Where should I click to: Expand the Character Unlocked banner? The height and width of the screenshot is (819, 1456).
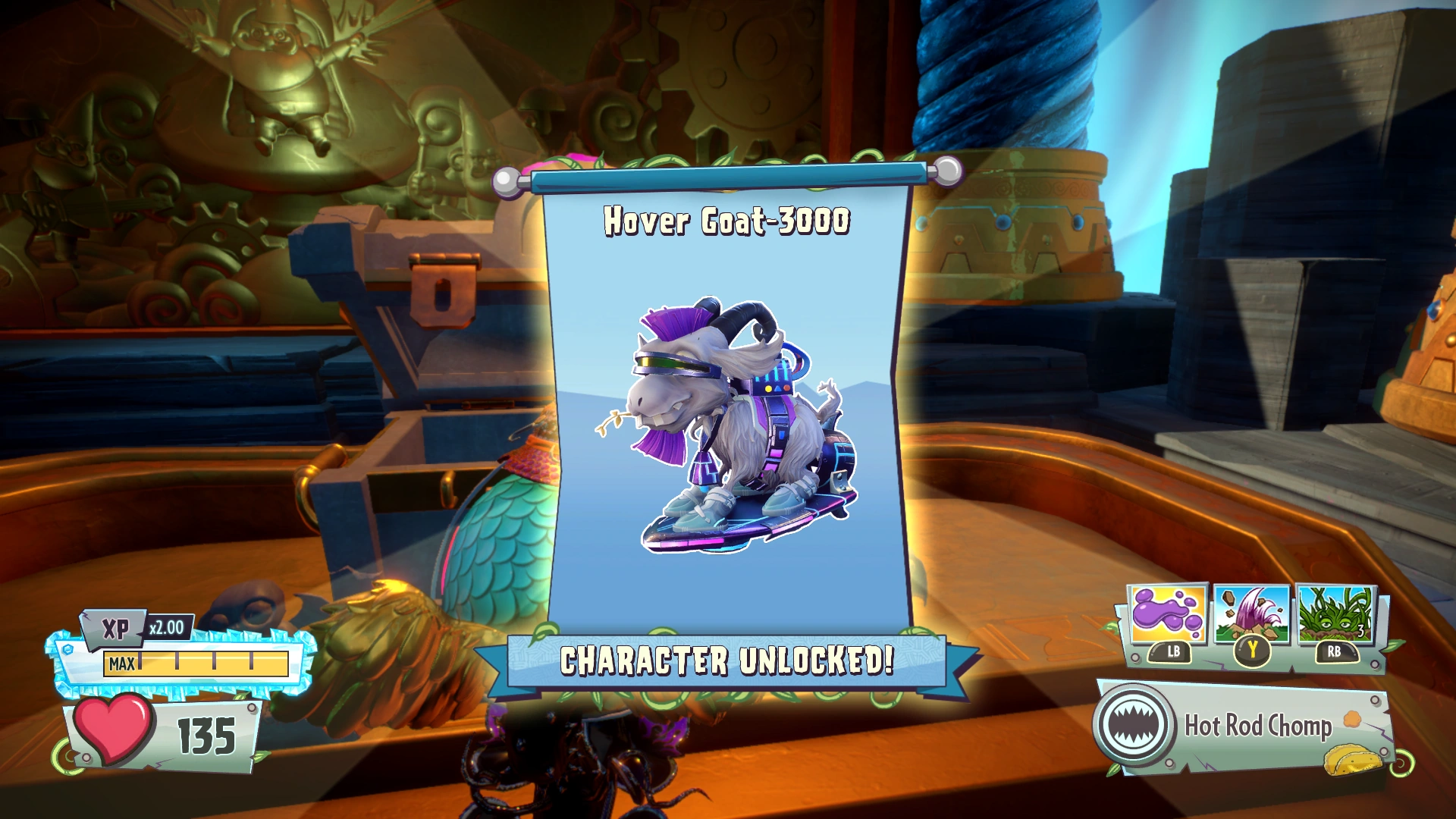pyautogui.click(x=726, y=661)
